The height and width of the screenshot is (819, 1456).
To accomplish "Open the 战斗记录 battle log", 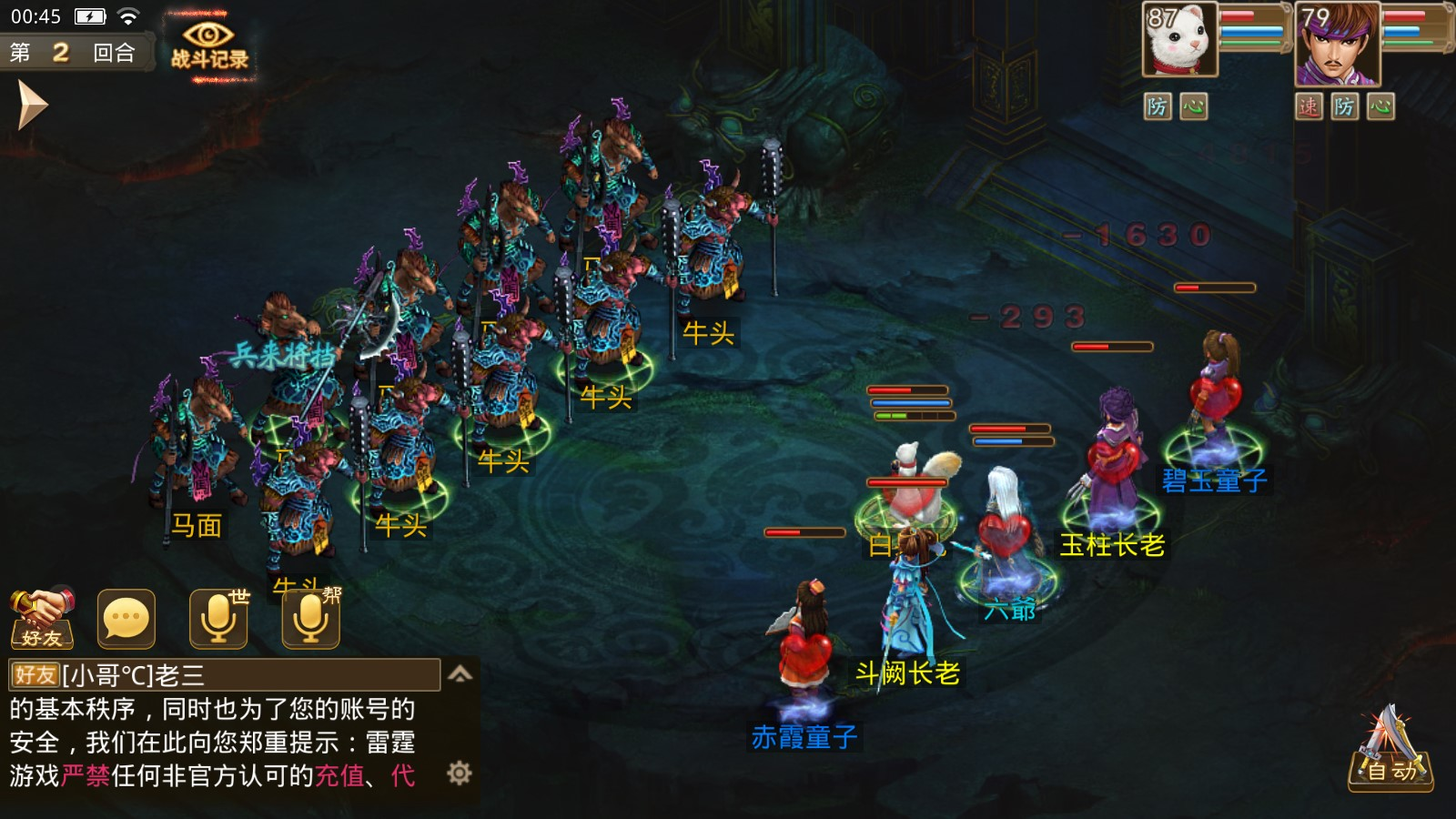I will coord(209,46).
